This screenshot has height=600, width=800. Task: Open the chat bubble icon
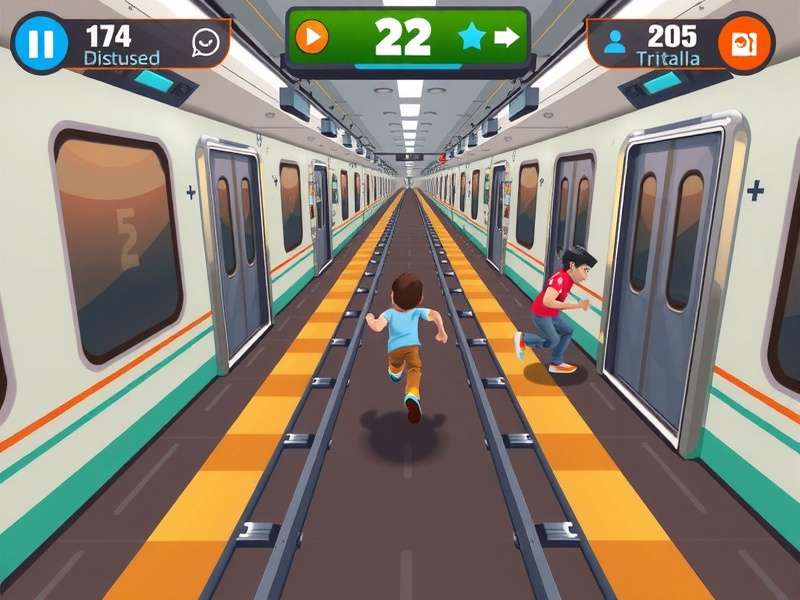click(x=206, y=42)
